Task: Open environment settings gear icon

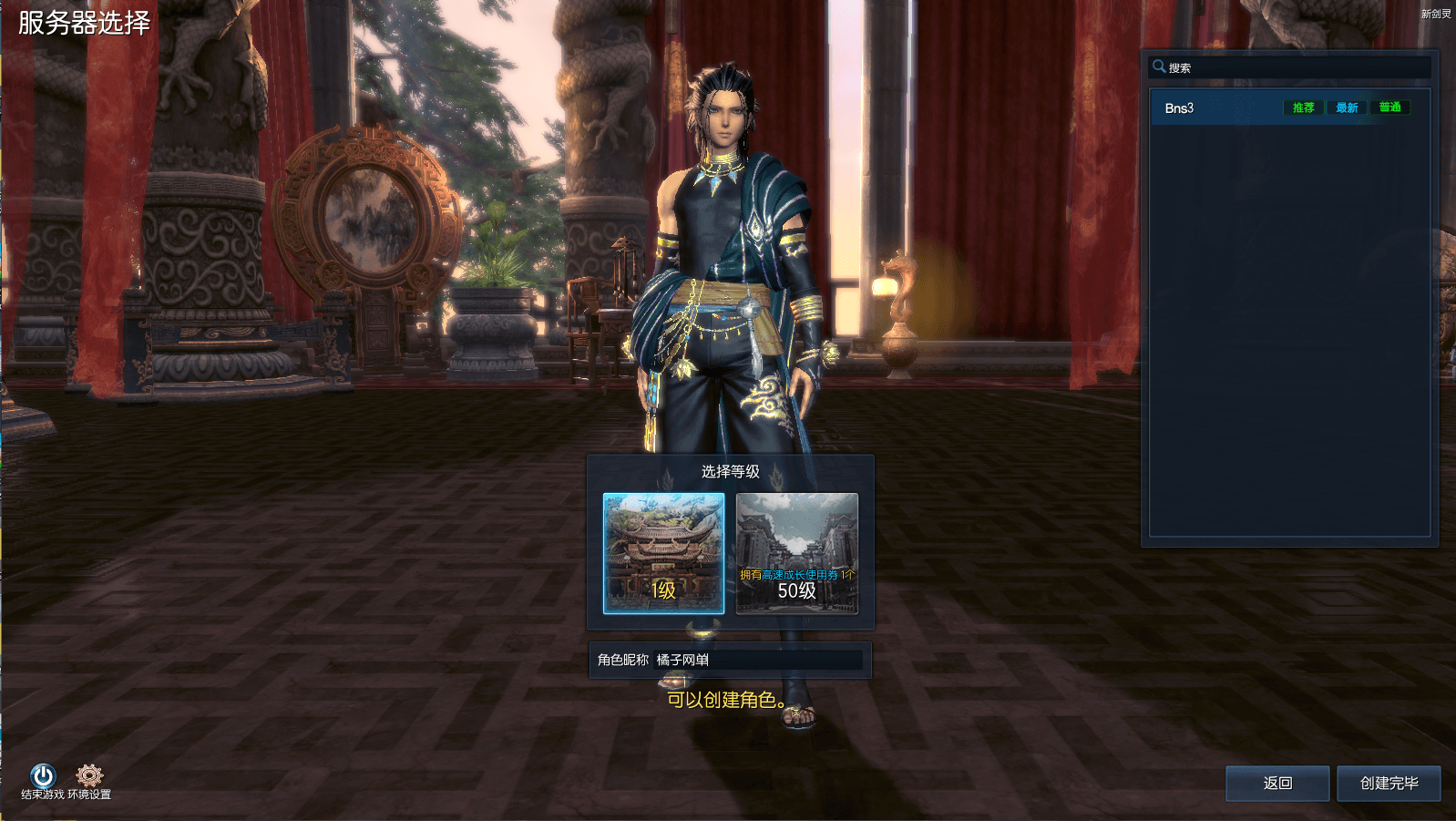Action: pyautogui.click(x=89, y=775)
